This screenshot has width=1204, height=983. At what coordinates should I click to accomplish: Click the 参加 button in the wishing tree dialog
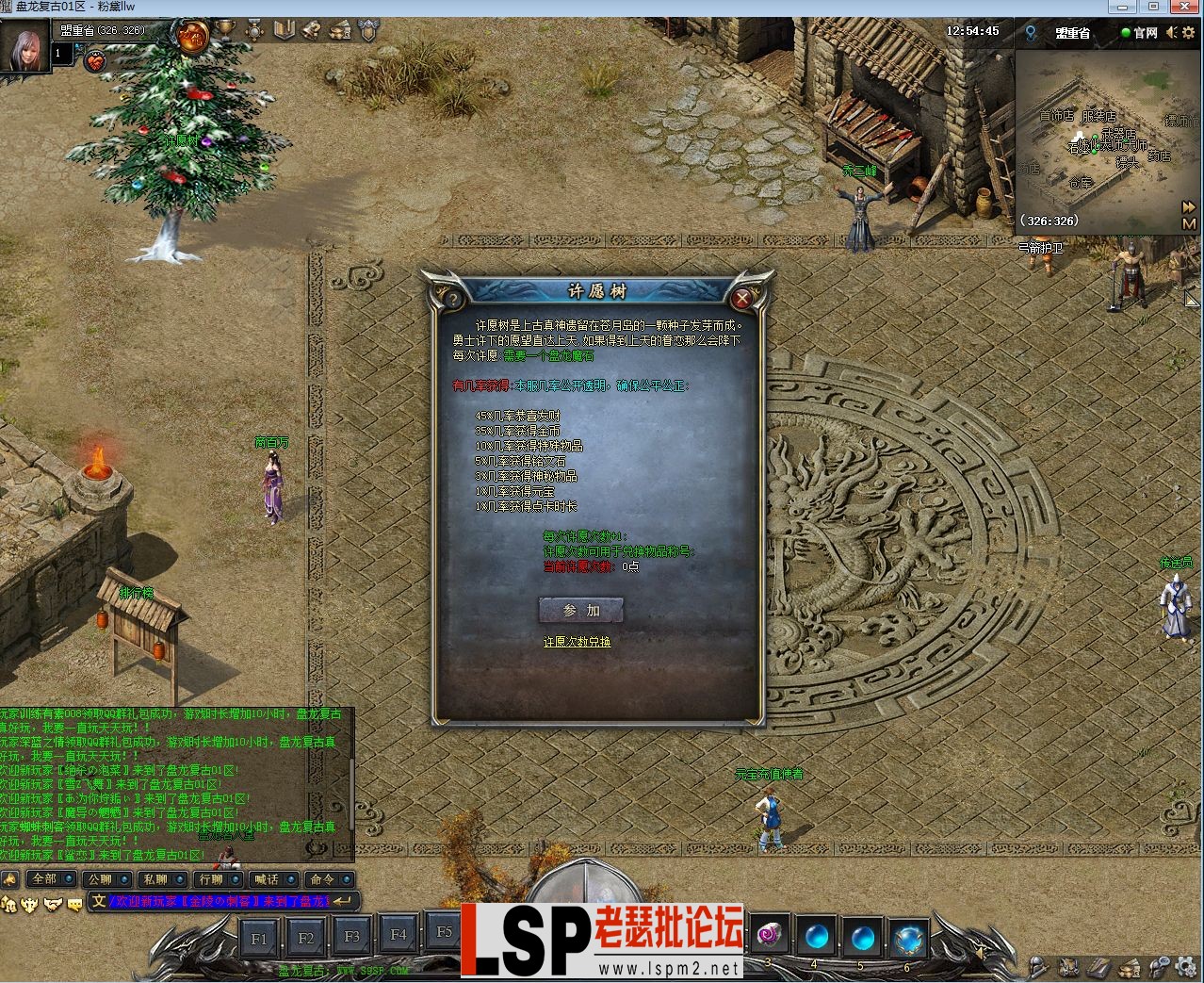(581, 611)
